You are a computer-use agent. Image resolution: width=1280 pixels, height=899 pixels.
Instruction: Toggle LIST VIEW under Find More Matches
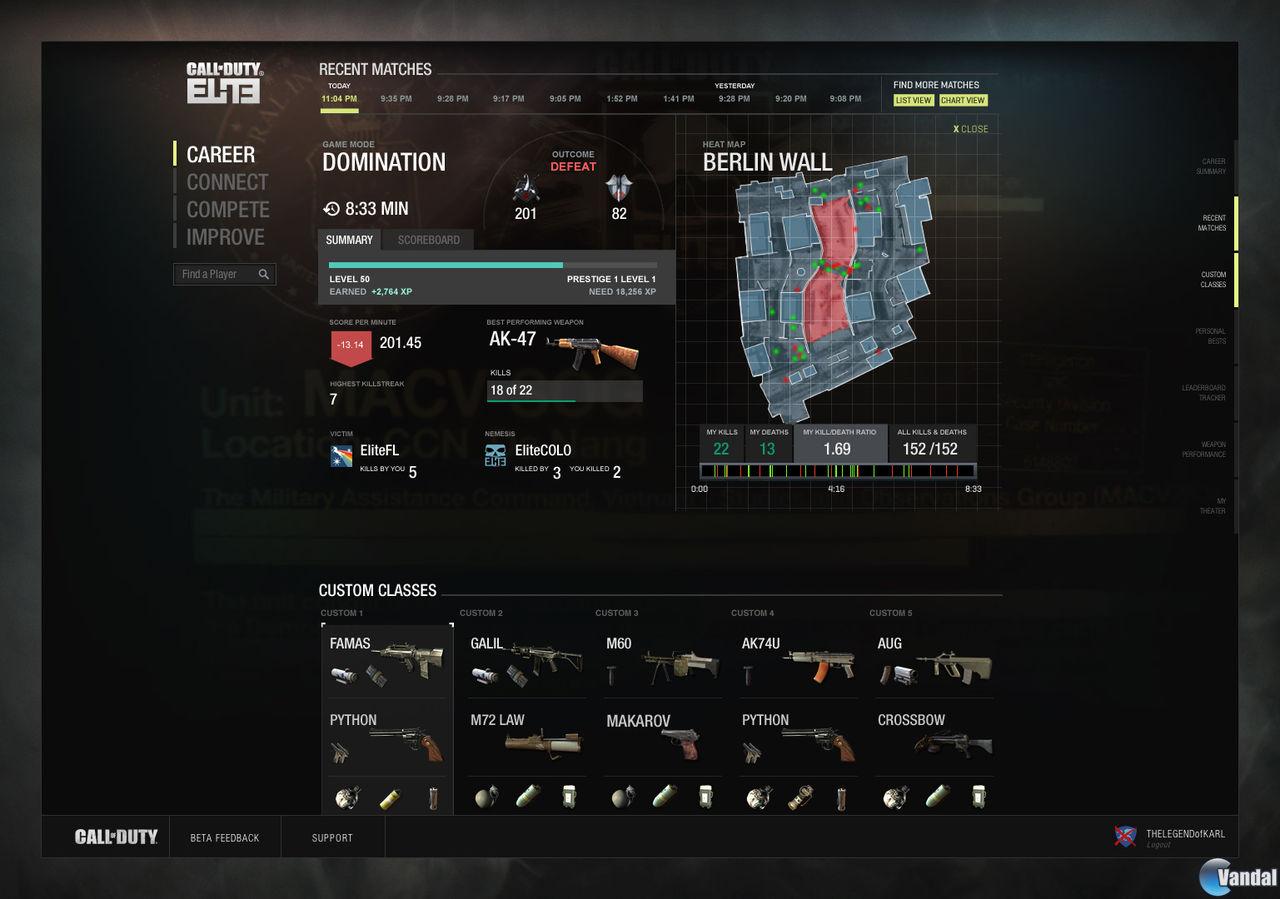(912, 100)
